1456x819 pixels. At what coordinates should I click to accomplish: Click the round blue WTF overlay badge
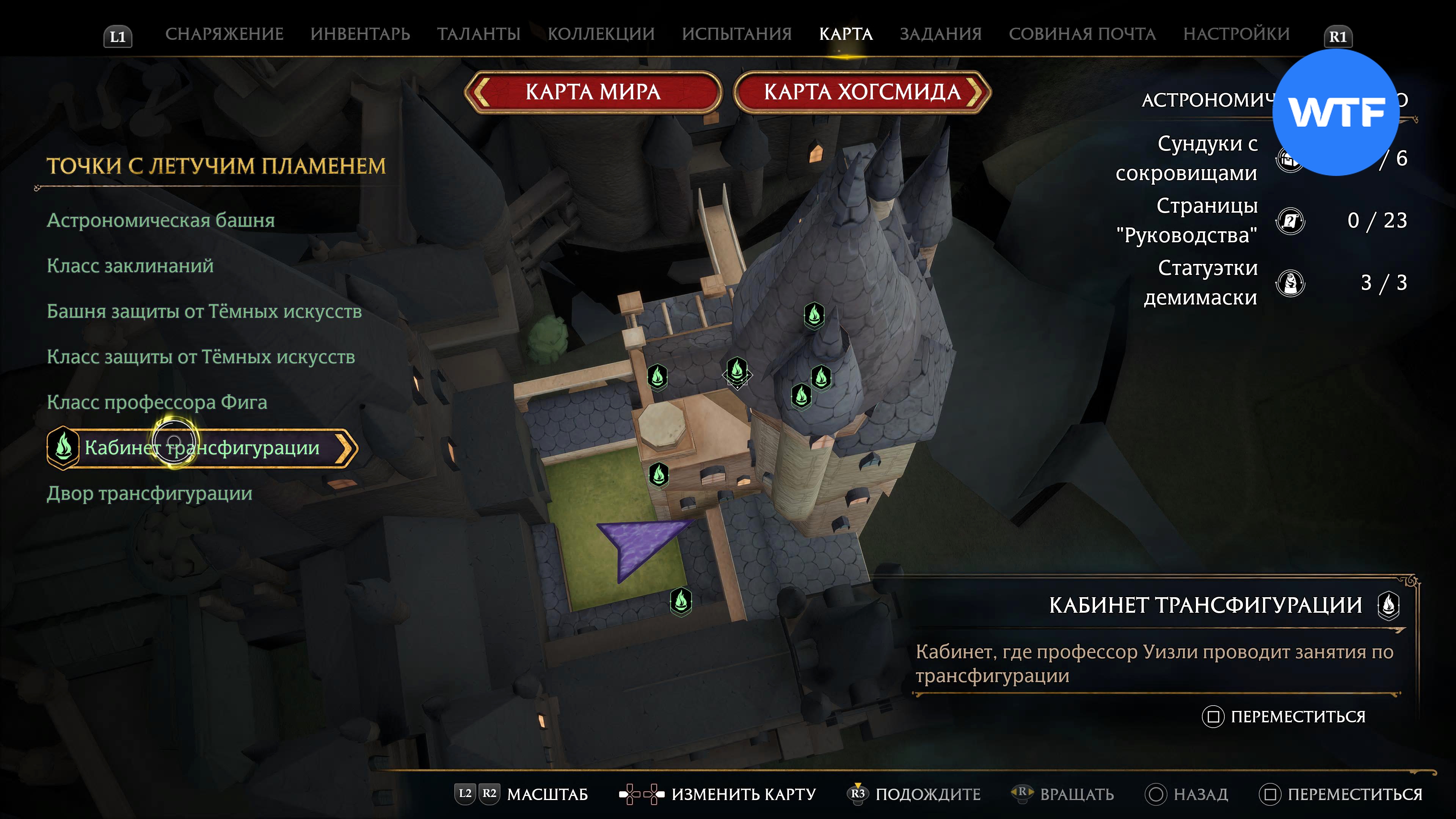pyautogui.click(x=1335, y=113)
